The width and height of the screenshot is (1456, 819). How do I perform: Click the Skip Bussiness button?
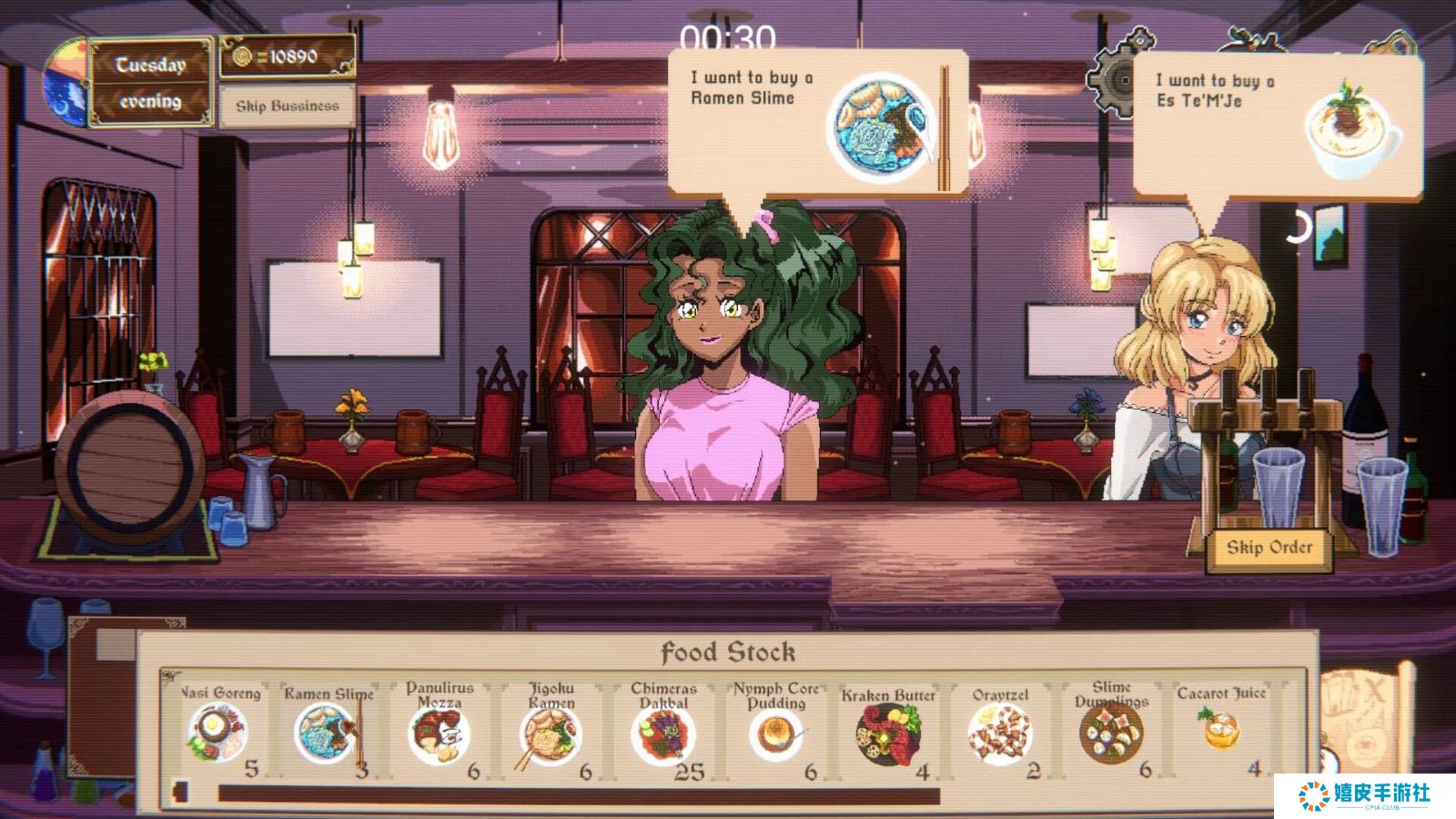click(x=287, y=106)
